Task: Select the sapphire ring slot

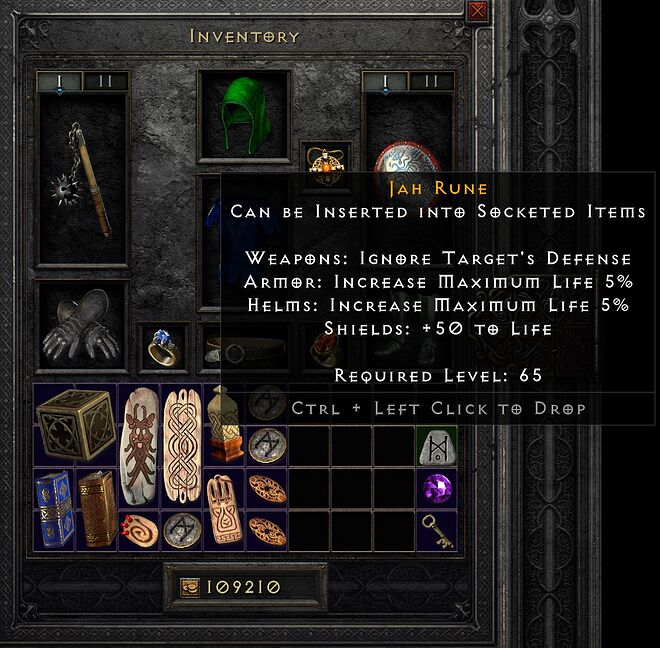Action: 162,344
